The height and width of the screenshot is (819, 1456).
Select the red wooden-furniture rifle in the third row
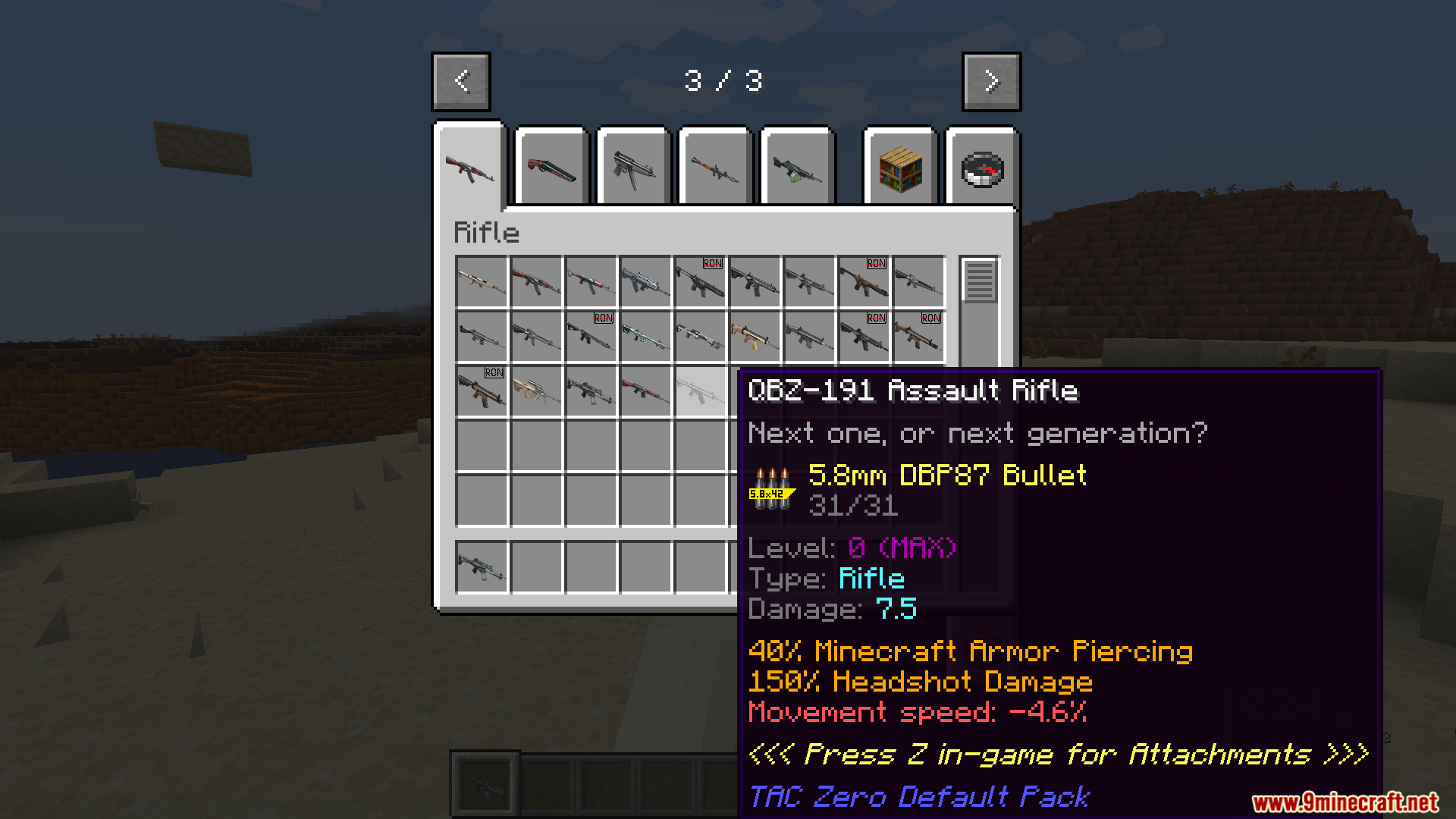point(645,391)
